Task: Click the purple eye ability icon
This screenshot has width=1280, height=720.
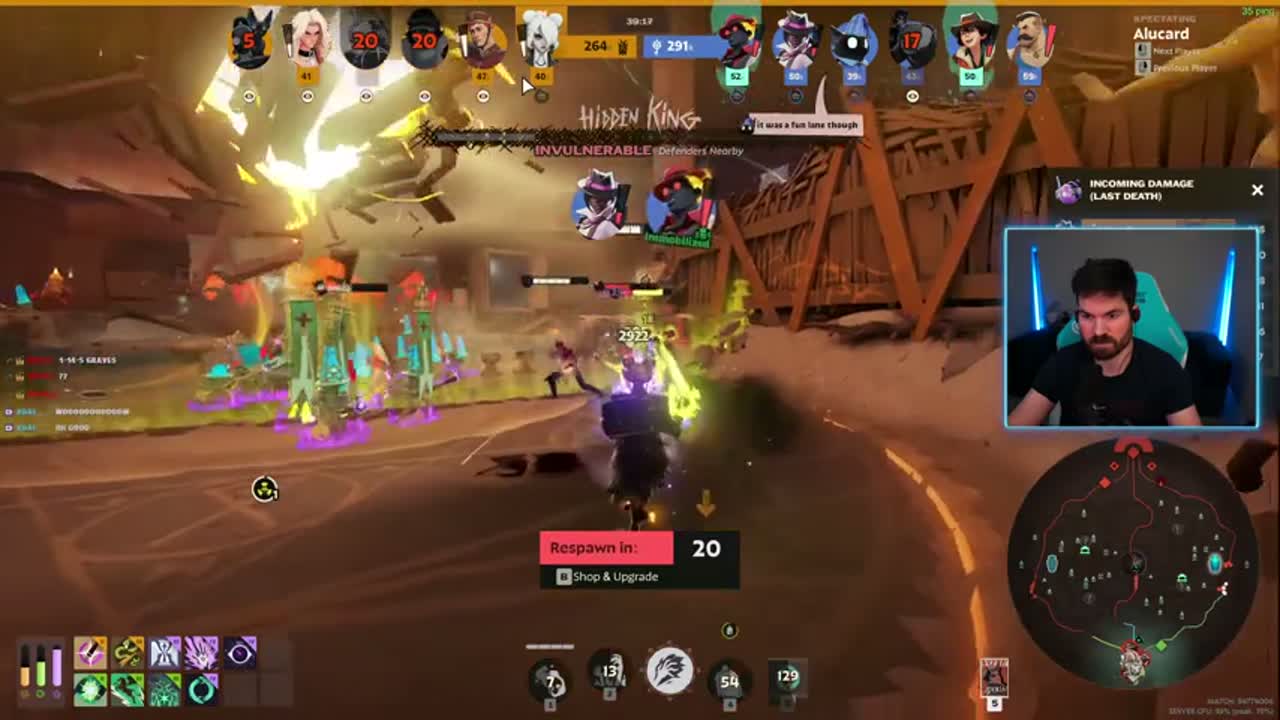Action: click(x=238, y=654)
